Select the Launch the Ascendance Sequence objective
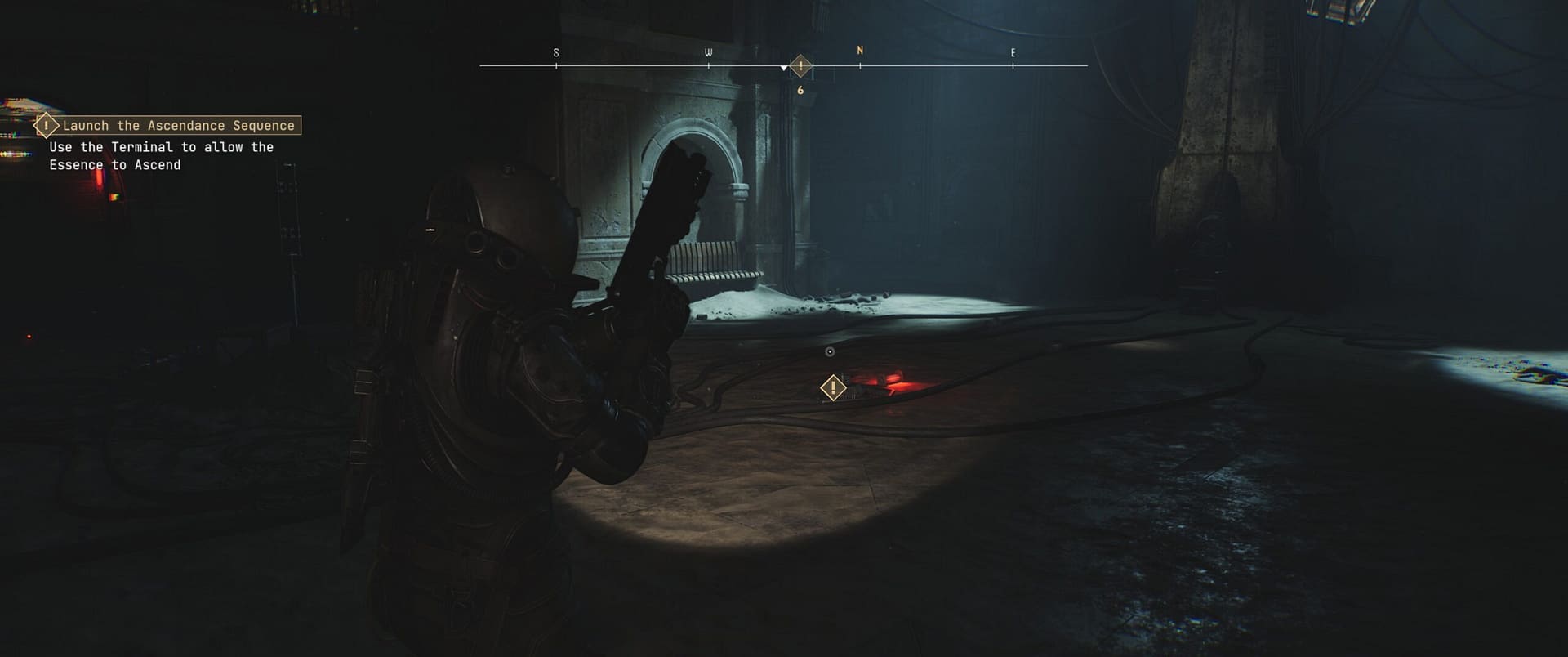Viewport: 1568px width, 657px height. [x=178, y=126]
